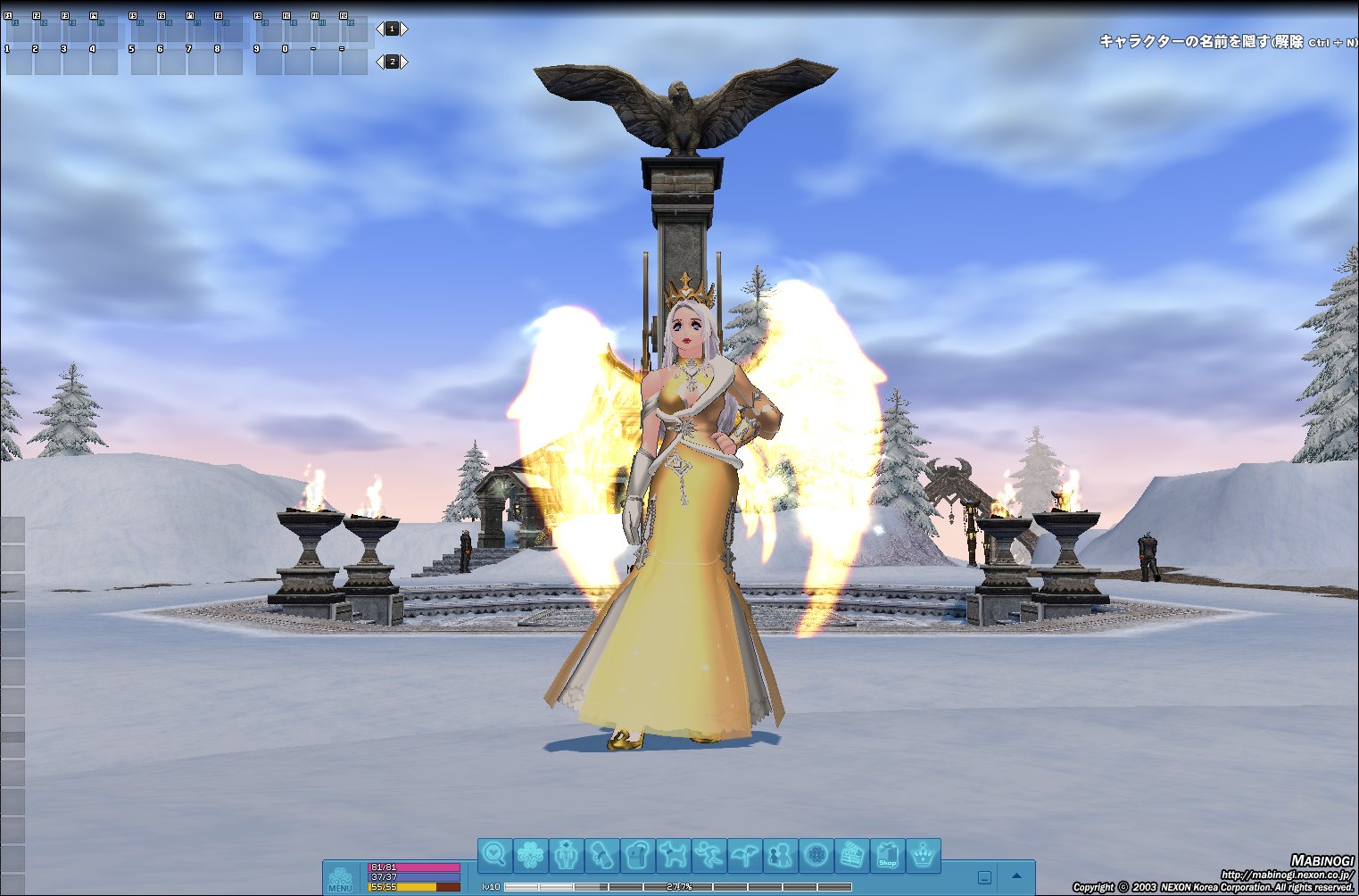The width and height of the screenshot is (1359, 896).
Task: Open the rolled scroll icon
Action: (601, 855)
